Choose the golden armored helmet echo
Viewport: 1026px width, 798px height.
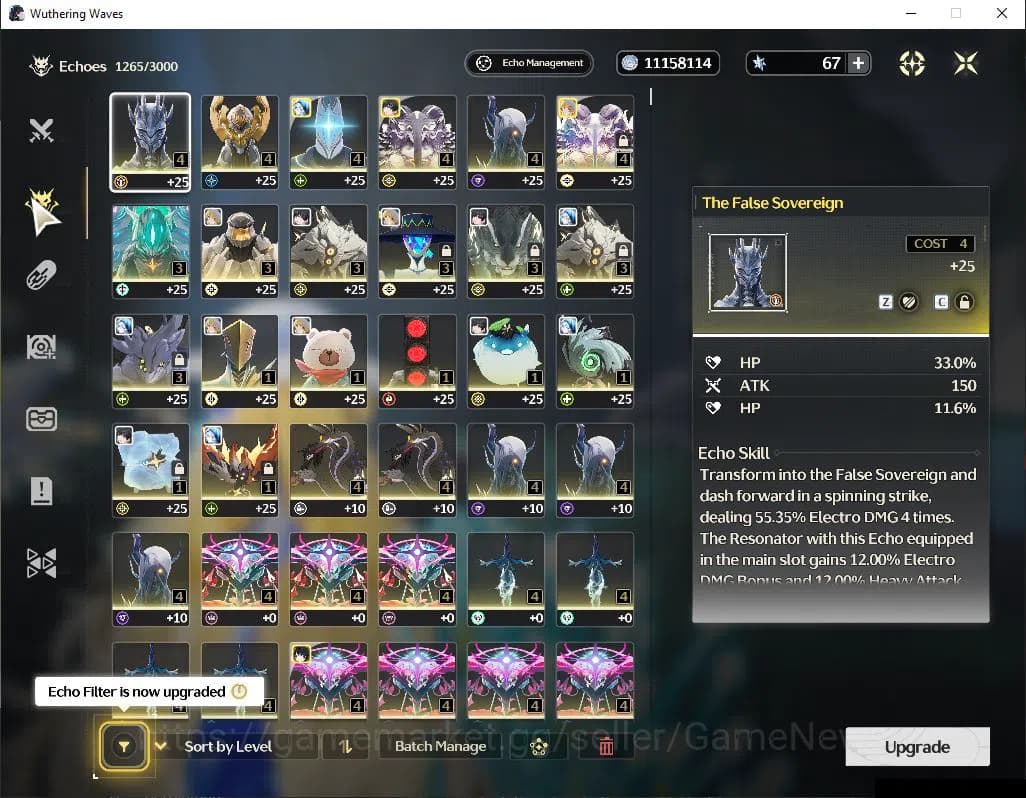click(239, 141)
